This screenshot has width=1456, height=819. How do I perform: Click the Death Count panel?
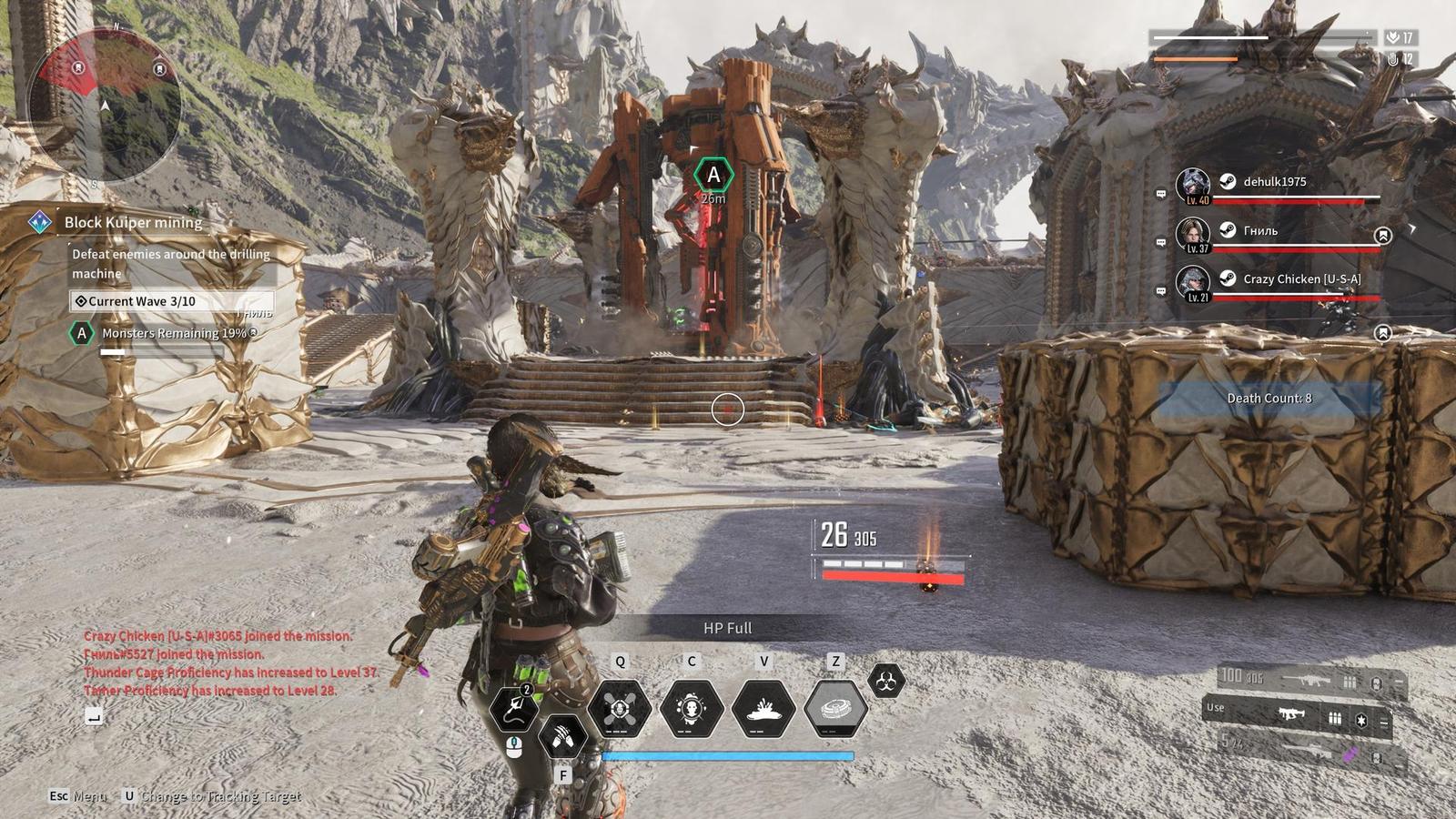(1269, 399)
